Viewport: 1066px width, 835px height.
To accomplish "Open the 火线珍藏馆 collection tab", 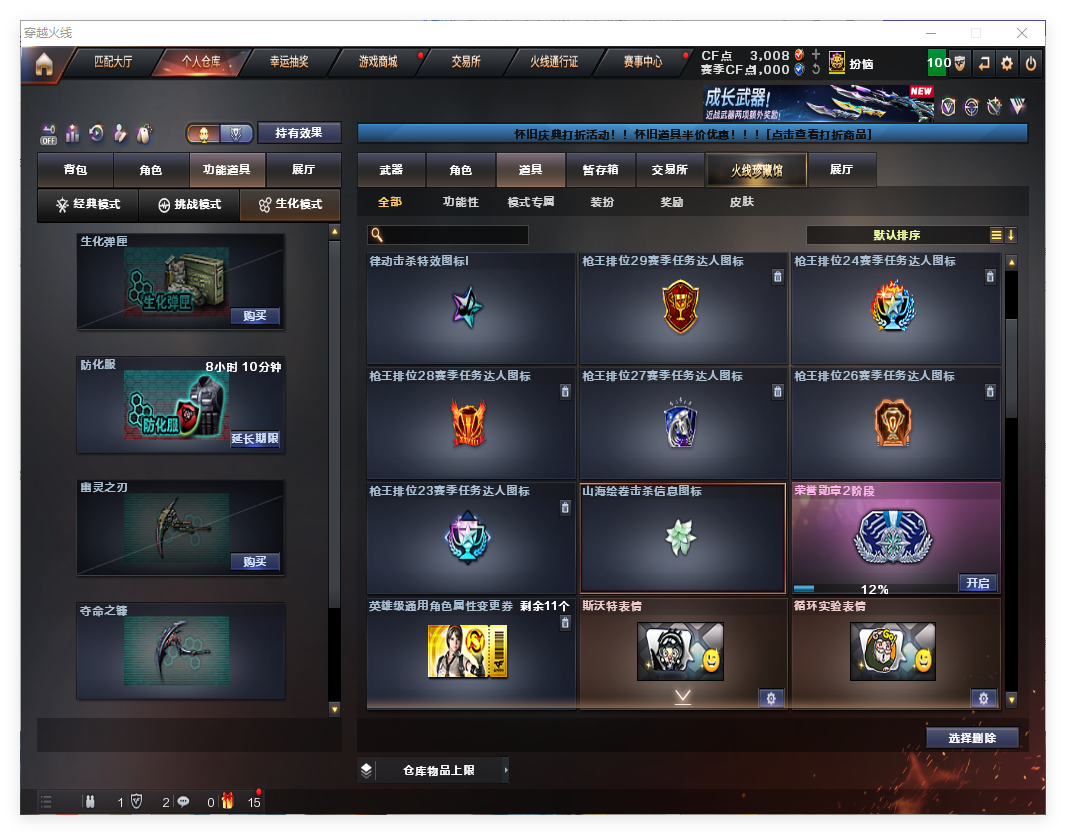I will pos(755,170).
